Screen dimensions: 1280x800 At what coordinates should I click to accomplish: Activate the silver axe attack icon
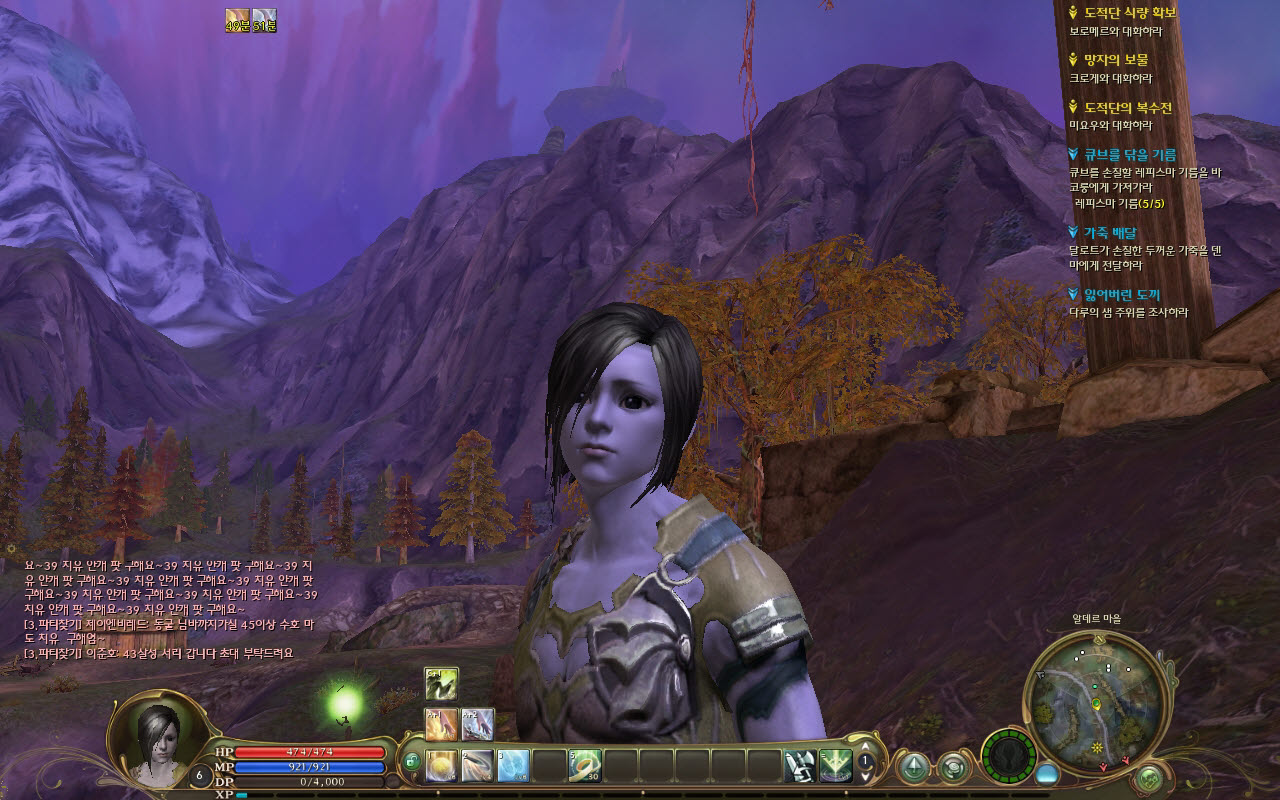click(800, 766)
